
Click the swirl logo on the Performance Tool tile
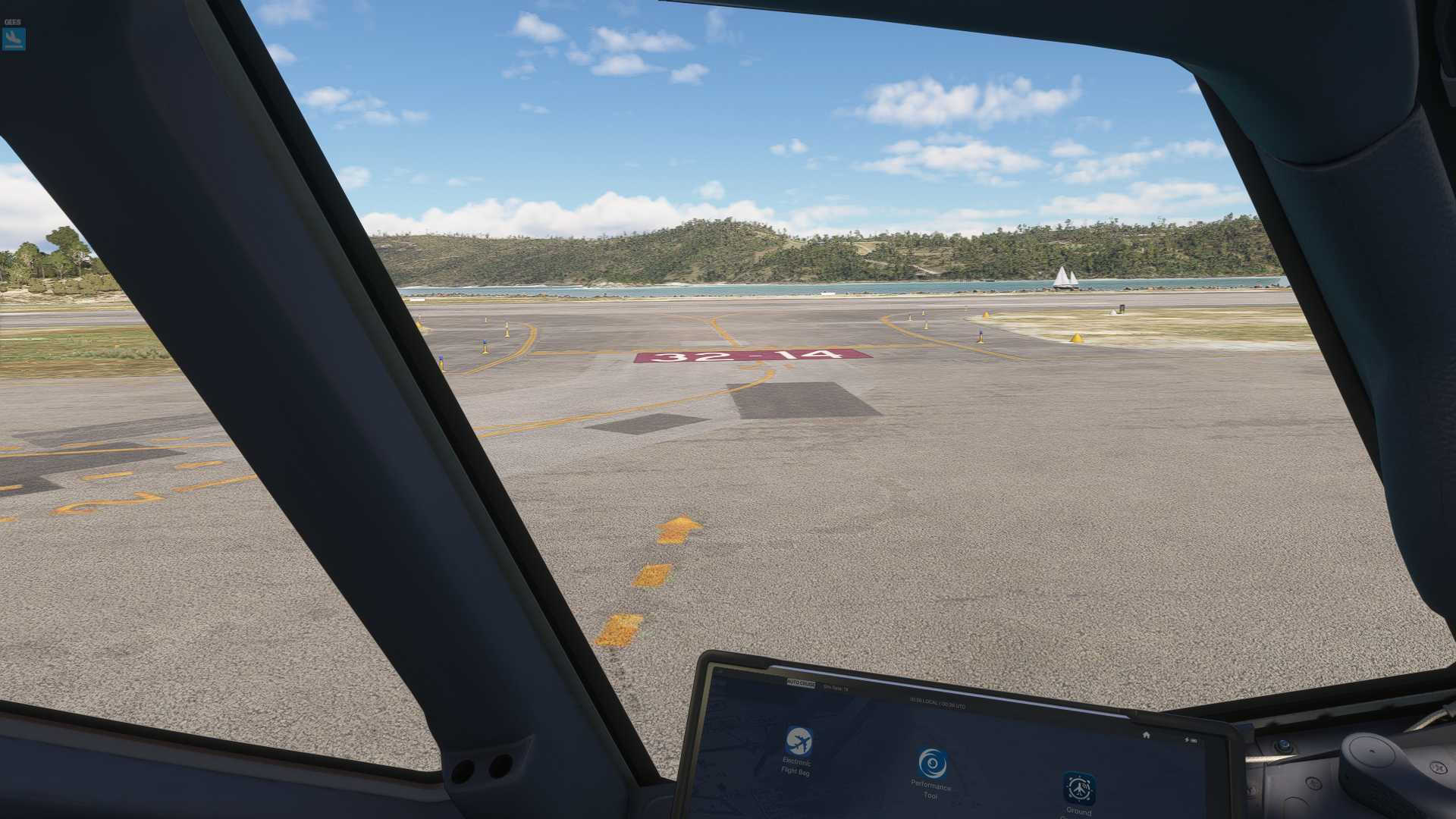933,762
